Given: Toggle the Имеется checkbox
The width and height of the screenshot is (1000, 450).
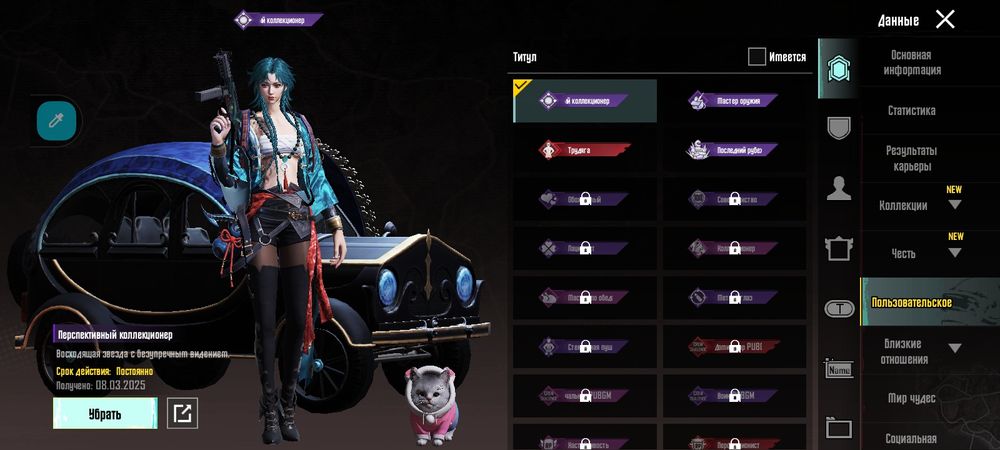Looking at the screenshot, I should [757, 57].
